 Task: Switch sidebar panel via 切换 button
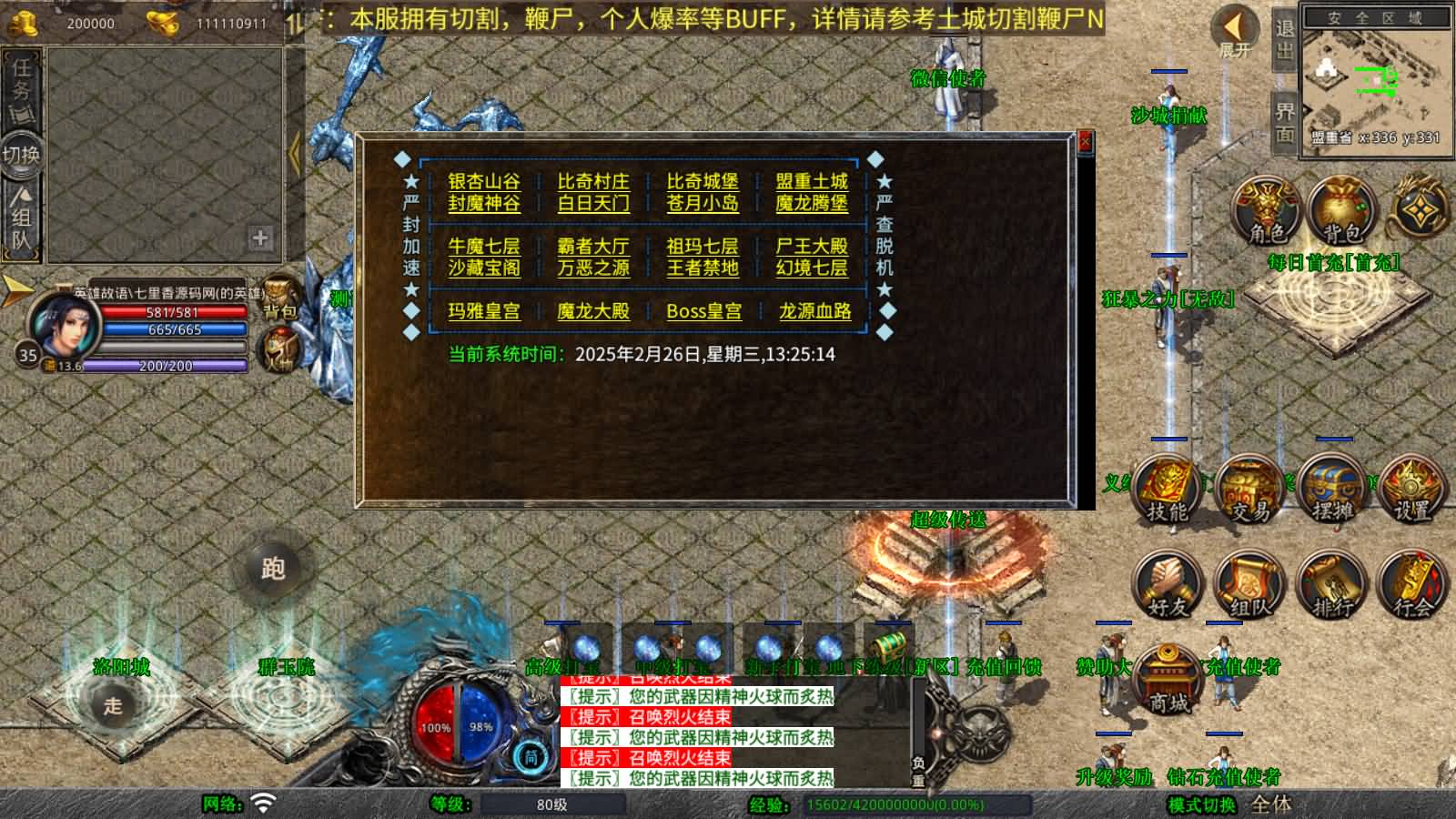coord(20,155)
